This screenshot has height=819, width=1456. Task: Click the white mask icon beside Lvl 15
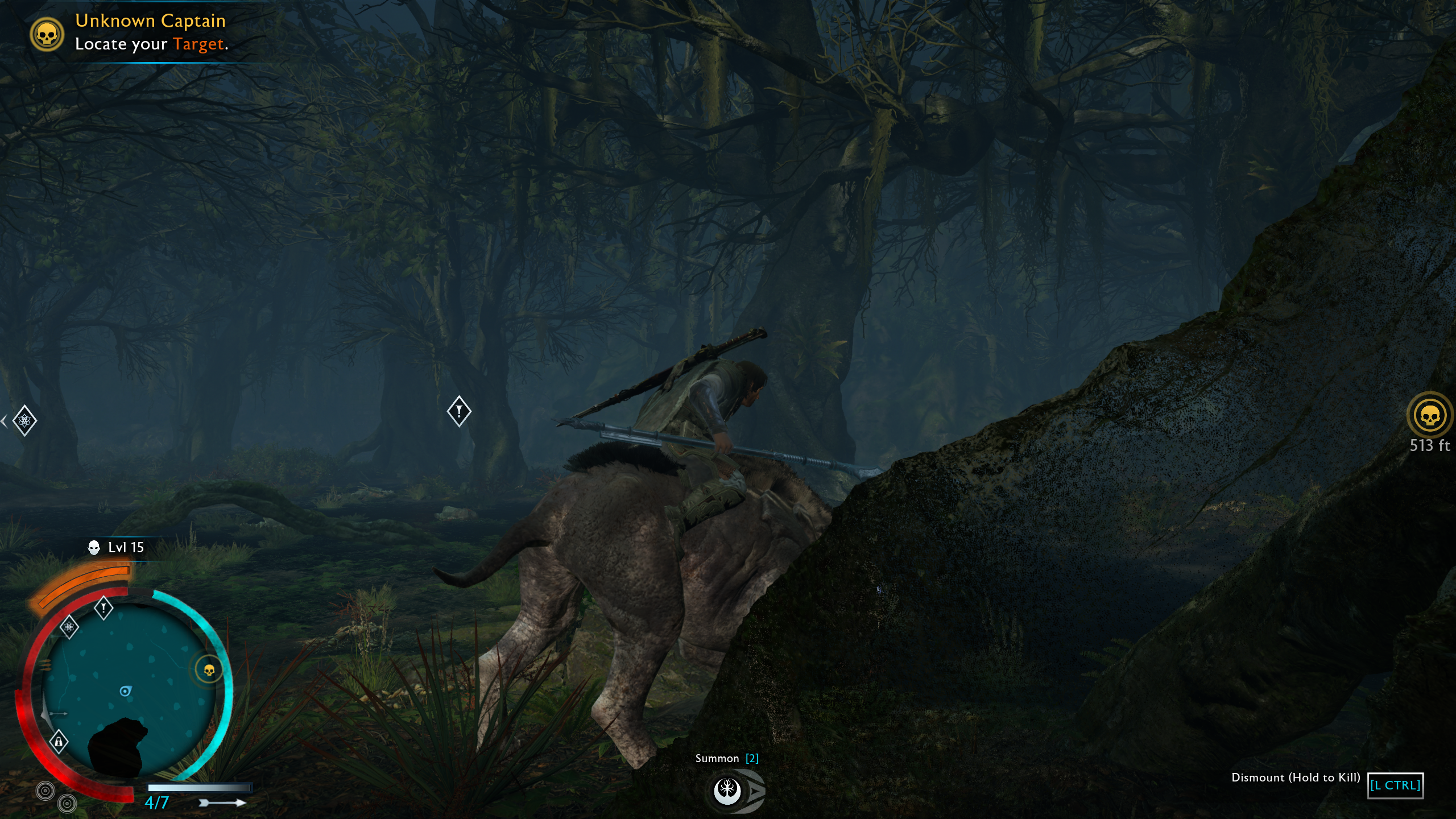94,548
